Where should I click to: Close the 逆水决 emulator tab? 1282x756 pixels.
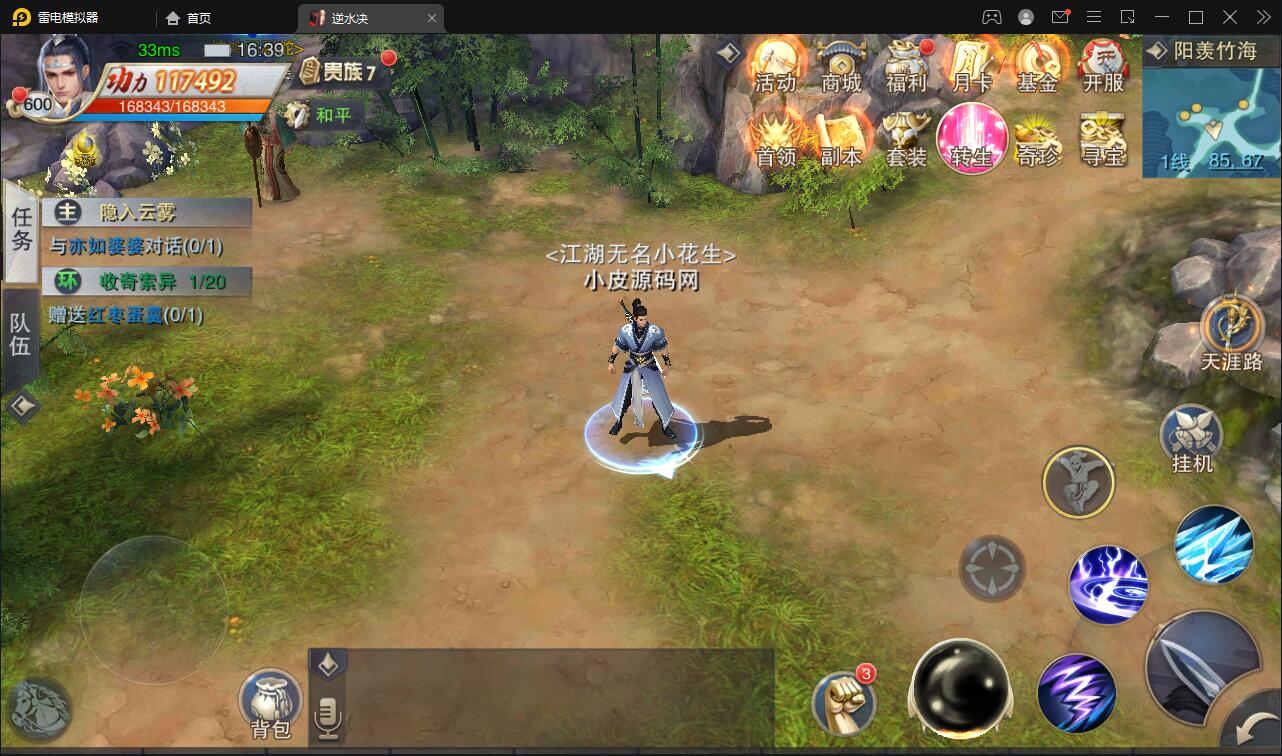(432, 18)
